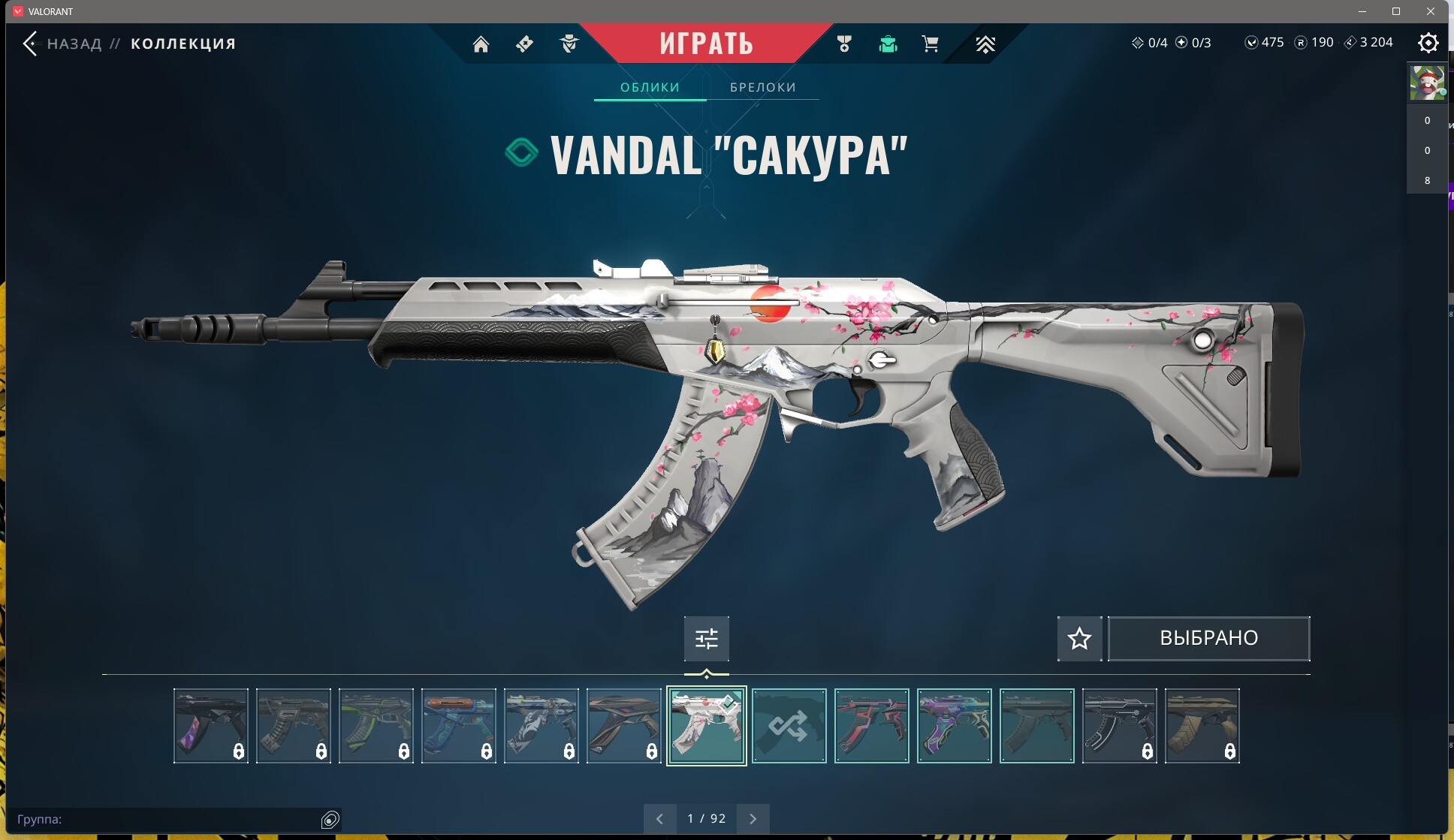Pick the locked blue and orange Vandal skin
1454x840 pixels.
458,726
